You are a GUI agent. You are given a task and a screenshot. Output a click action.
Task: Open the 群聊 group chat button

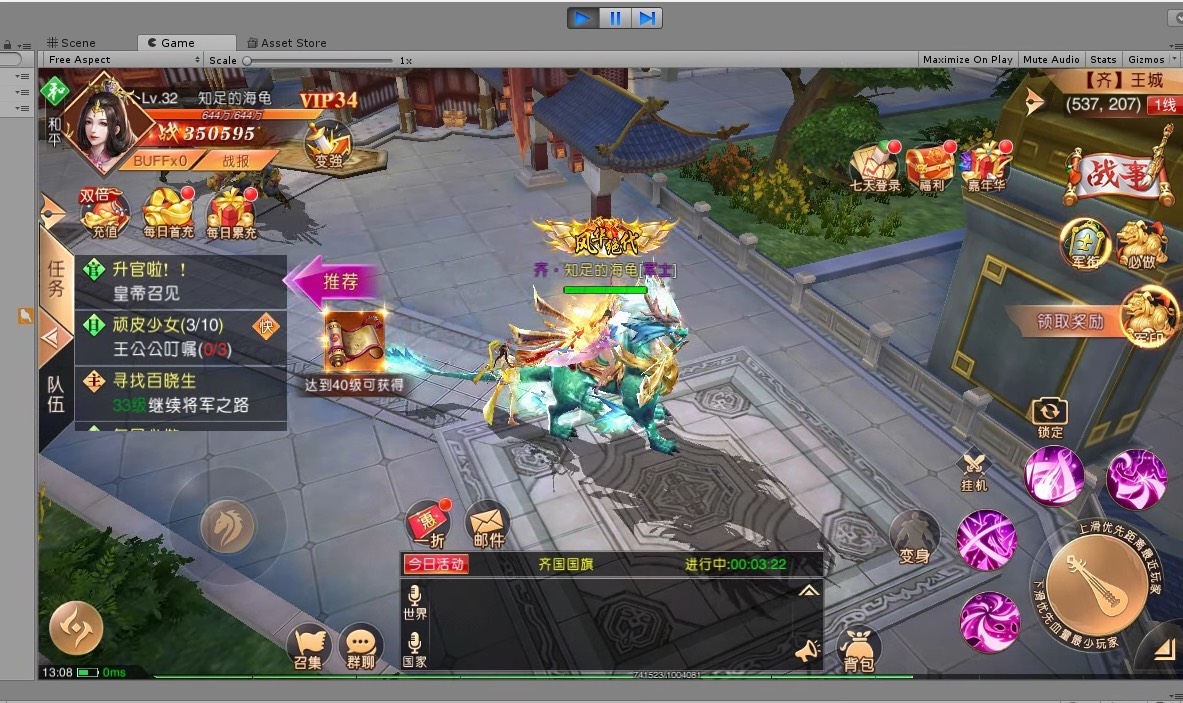(361, 647)
